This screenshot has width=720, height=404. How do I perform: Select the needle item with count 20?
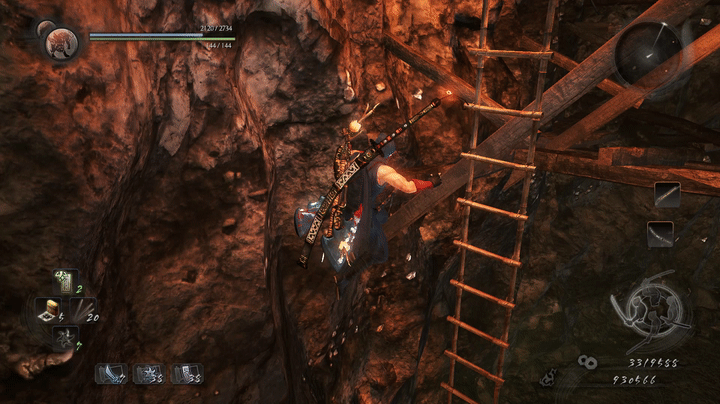83,310
